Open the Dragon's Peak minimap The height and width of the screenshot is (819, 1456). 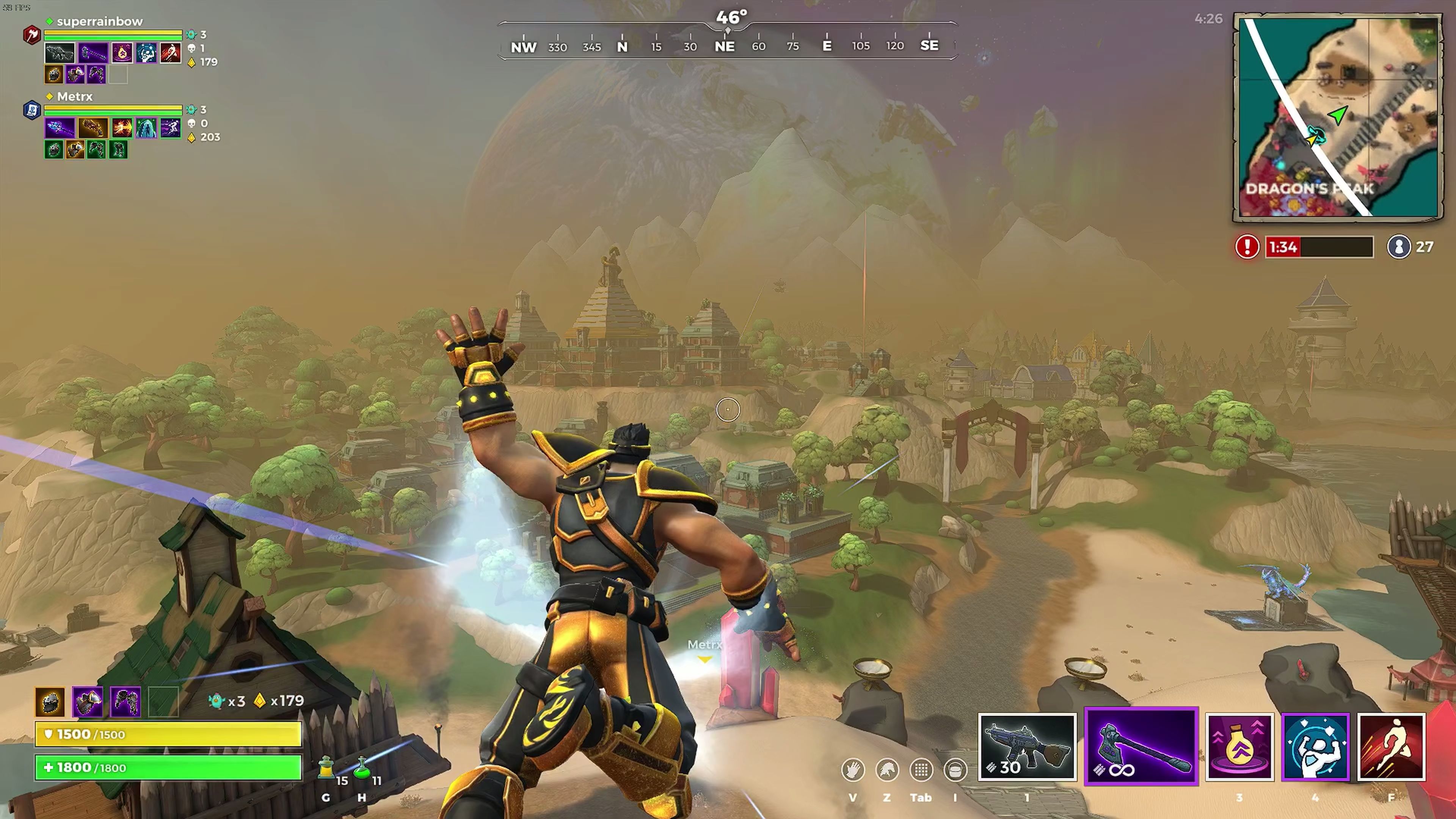(1337, 117)
